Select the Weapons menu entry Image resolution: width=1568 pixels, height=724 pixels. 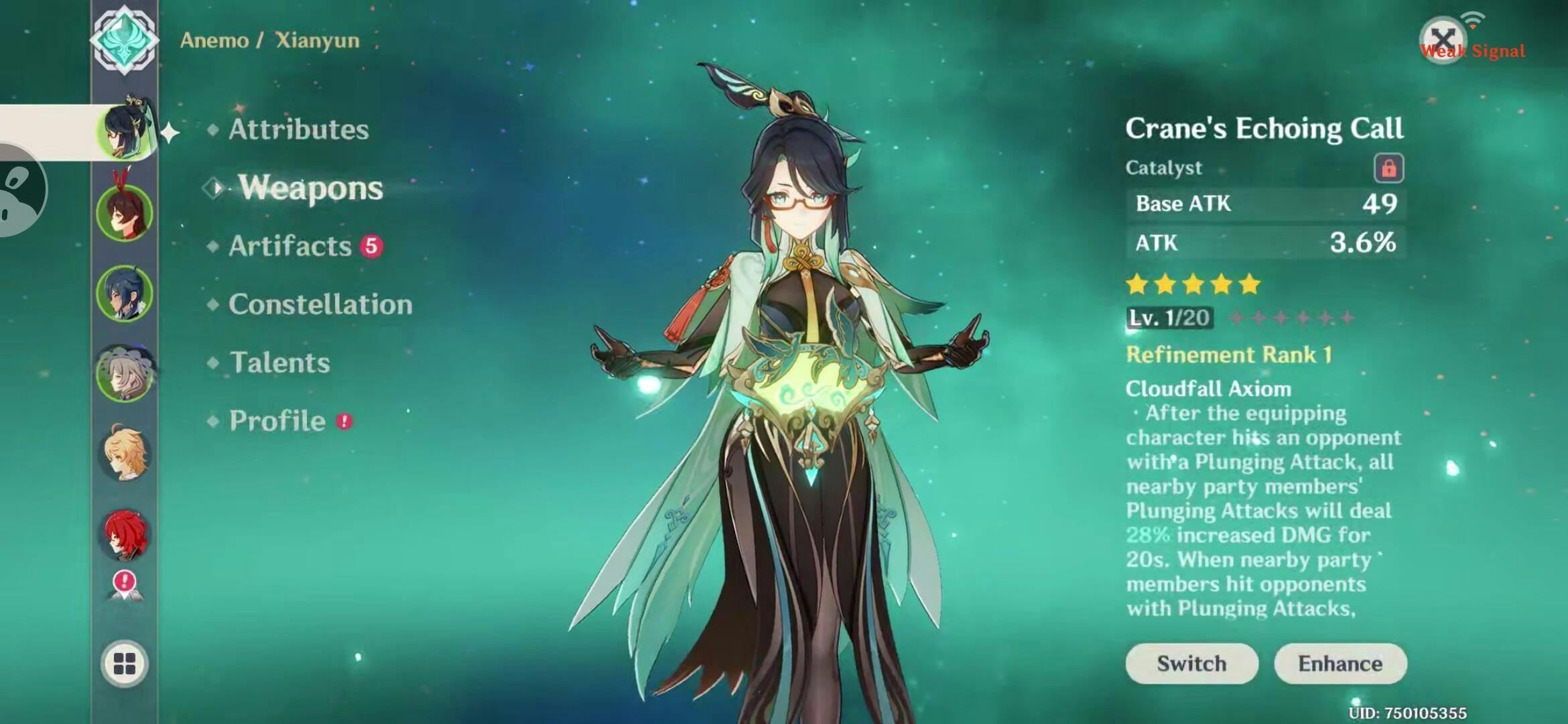pos(310,188)
